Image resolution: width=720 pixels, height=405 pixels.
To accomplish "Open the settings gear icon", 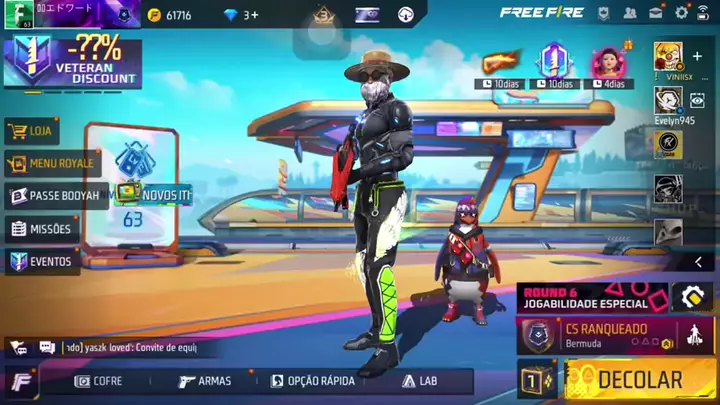I will tap(681, 13).
